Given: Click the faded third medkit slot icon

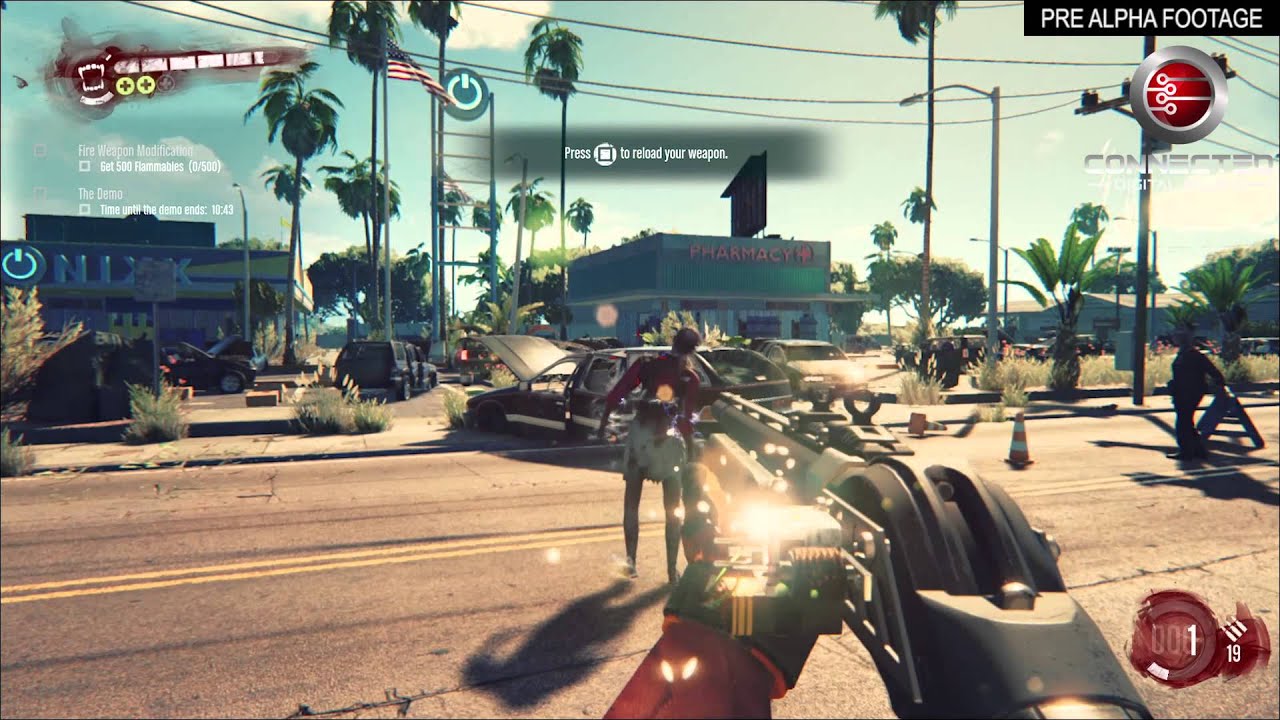Looking at the screenshot, I should [x=165, y=83].
